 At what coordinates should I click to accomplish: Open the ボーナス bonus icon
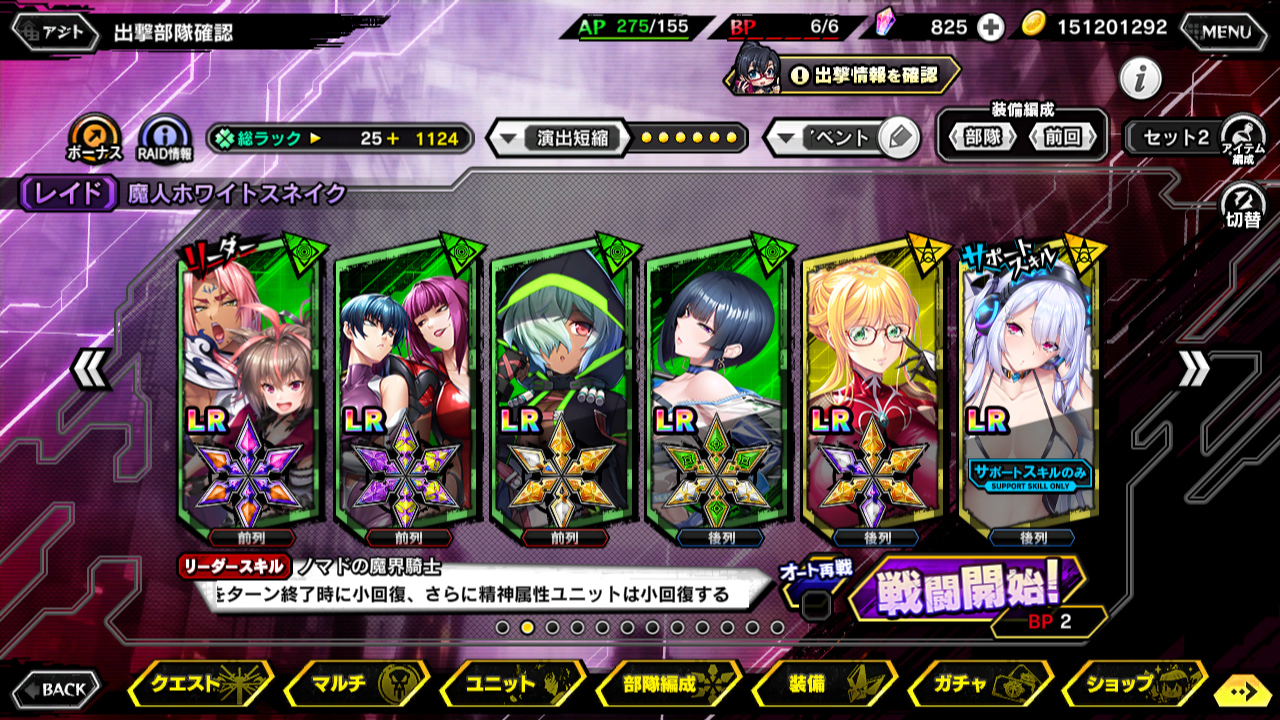coord(95,137)
